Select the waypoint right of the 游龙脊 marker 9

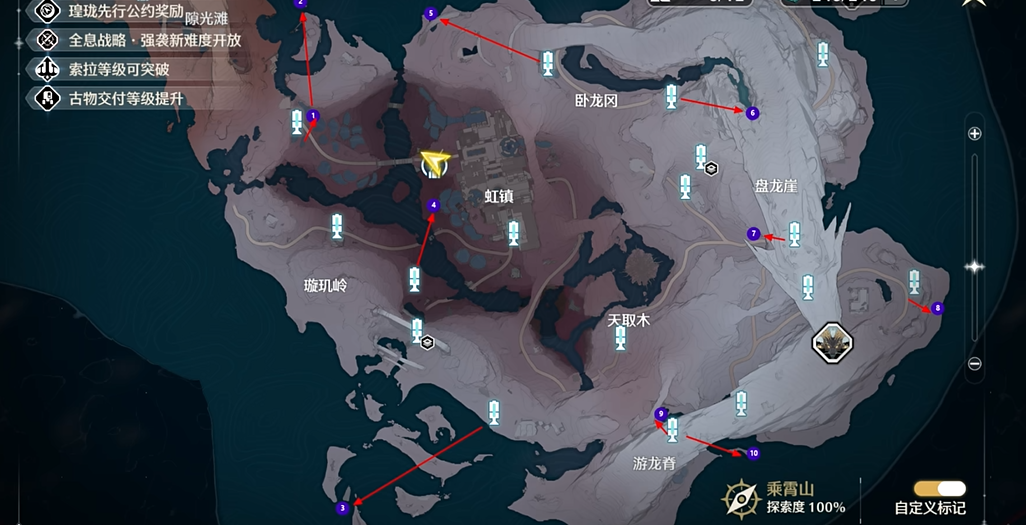point(673,429)
